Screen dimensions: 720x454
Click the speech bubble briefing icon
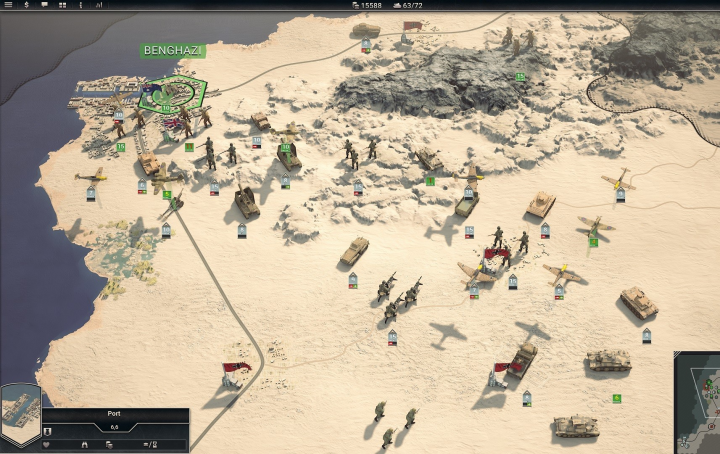tap(44, 5)
